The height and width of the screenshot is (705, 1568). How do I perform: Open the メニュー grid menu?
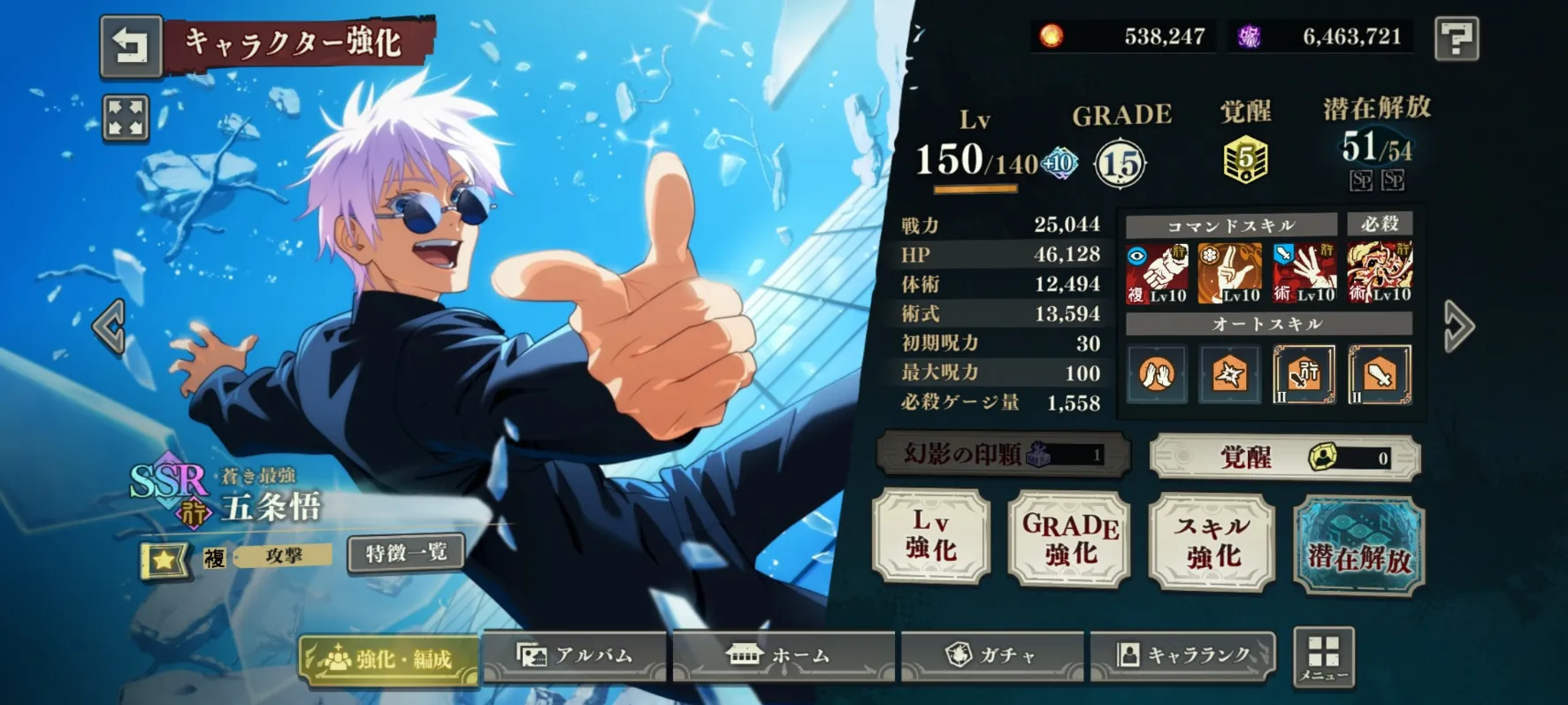point(1323,657)
